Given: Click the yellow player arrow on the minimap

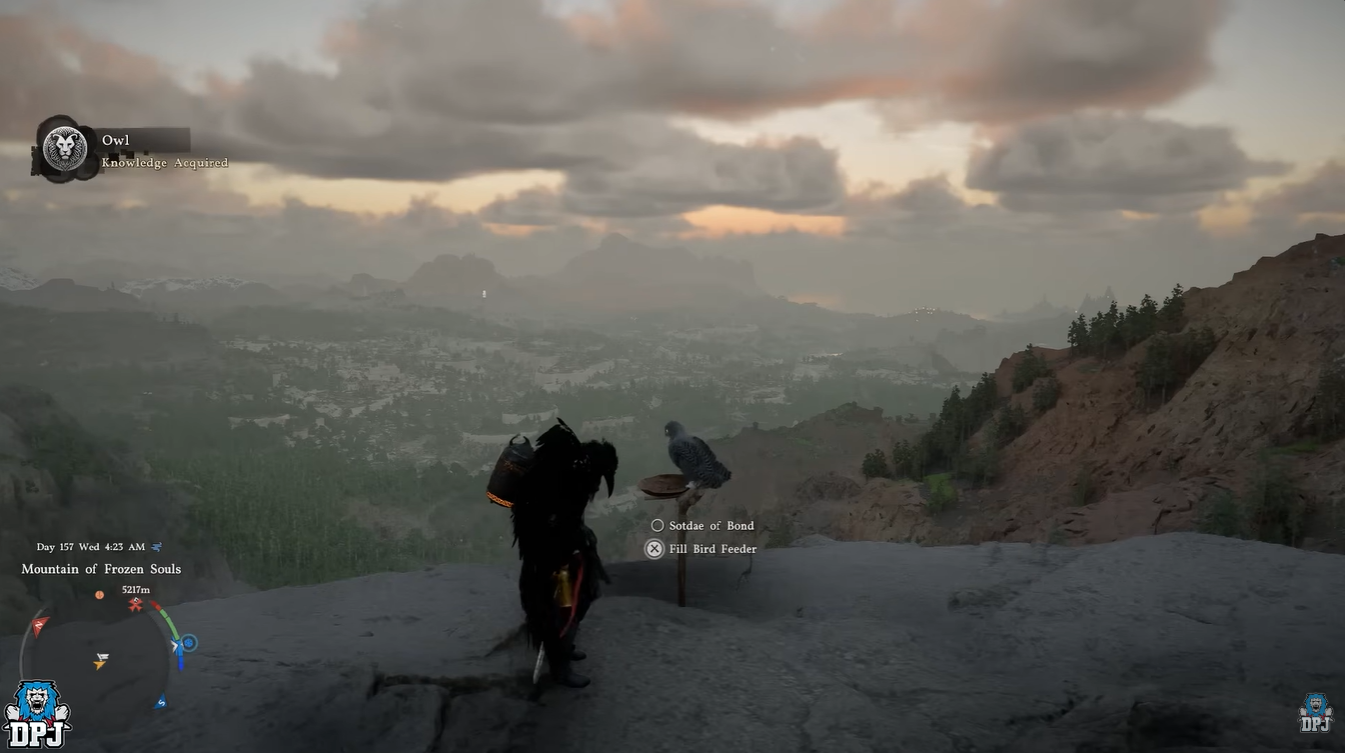Looking at the screenshot, I should tap(98, 664).
